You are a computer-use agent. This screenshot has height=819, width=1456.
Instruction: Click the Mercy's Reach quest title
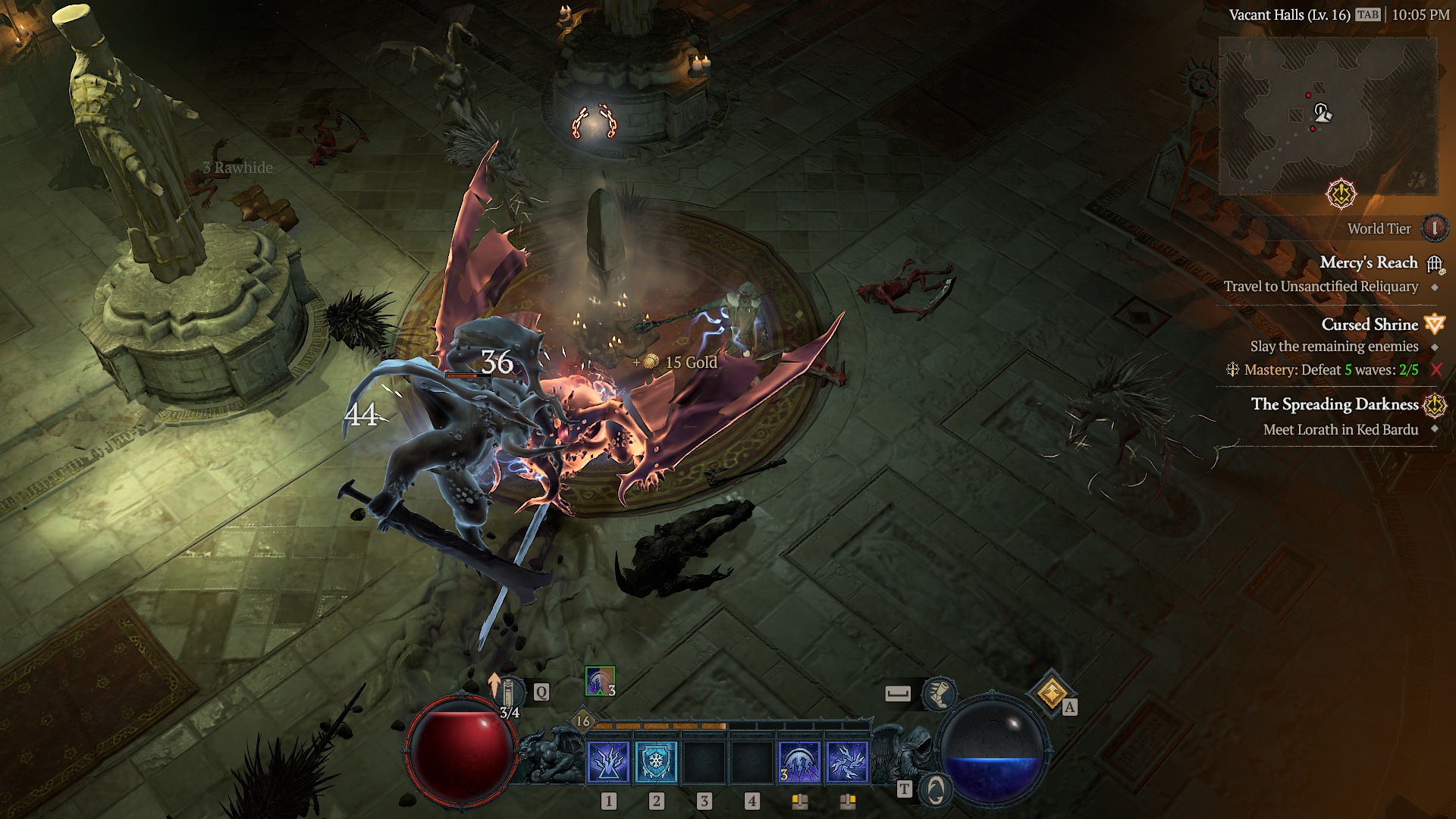pyautogui.click(x=1370, y=263)
